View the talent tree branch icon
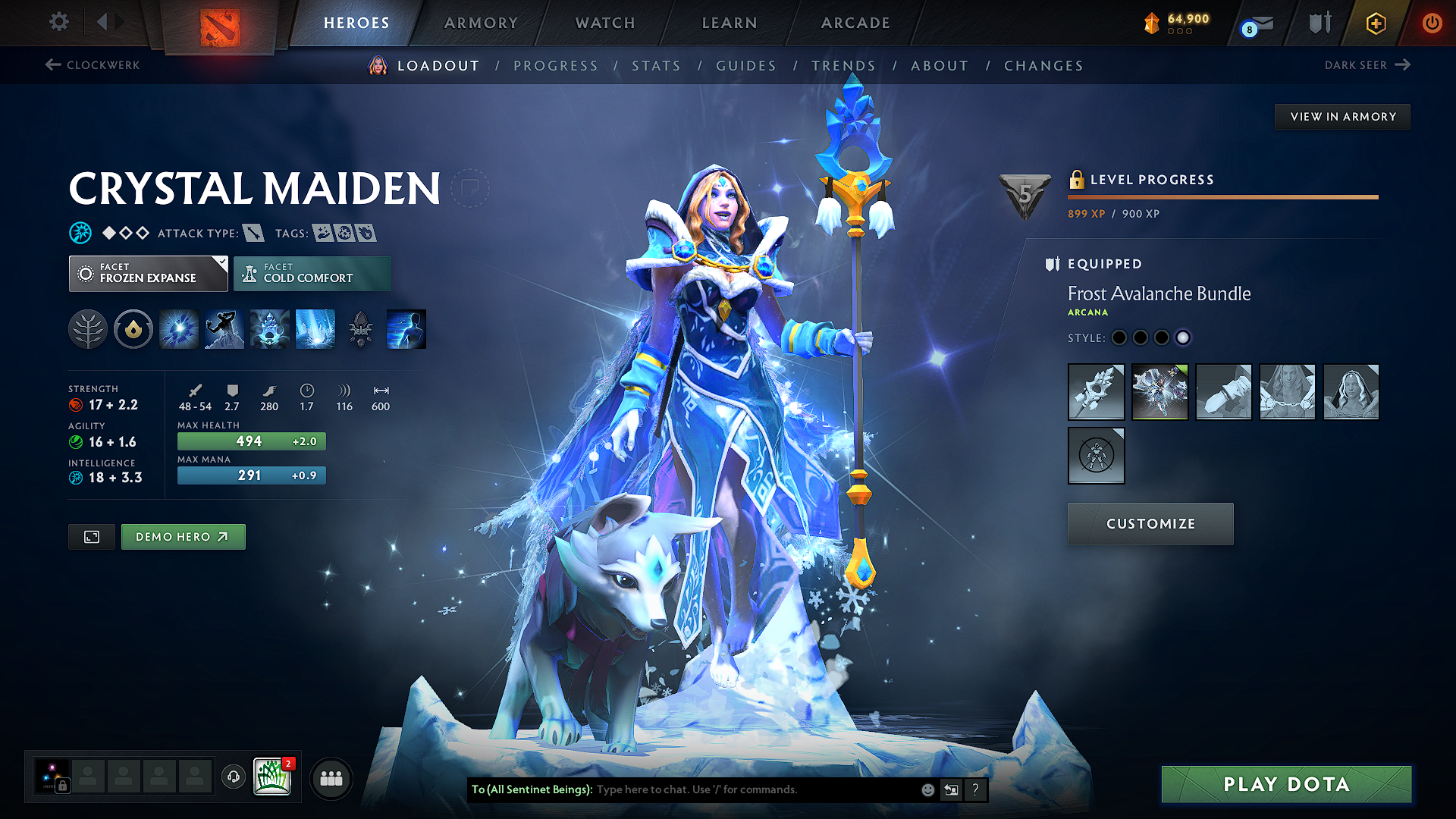 pos(87,328)
